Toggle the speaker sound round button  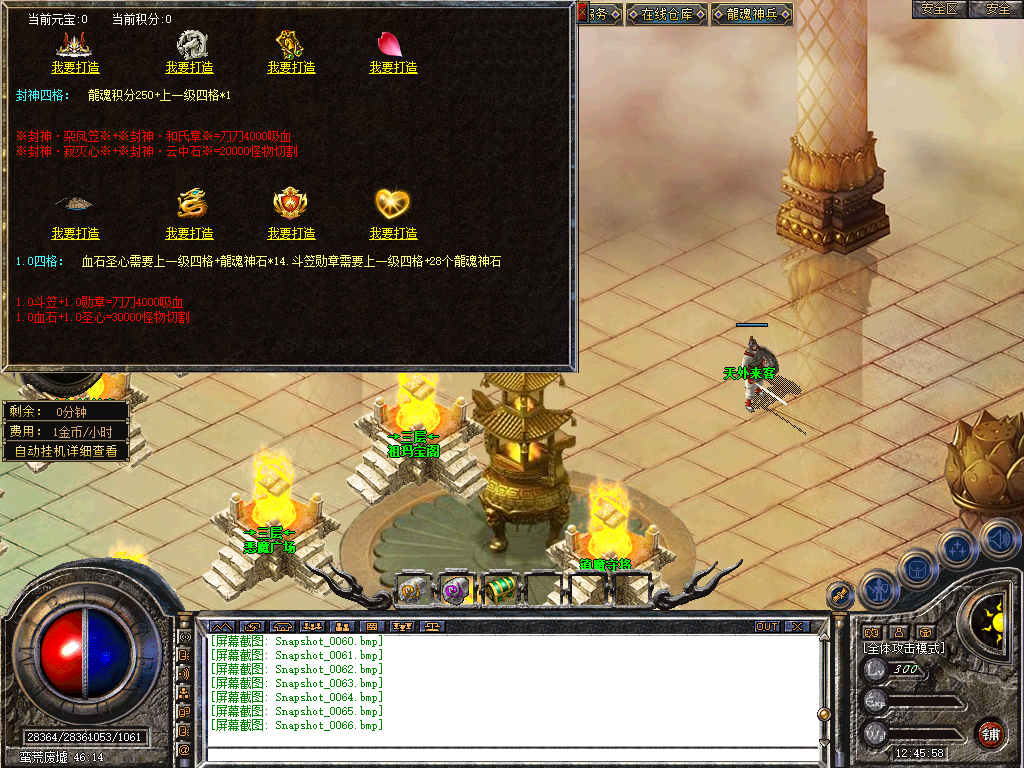(x=1000, y=540)
